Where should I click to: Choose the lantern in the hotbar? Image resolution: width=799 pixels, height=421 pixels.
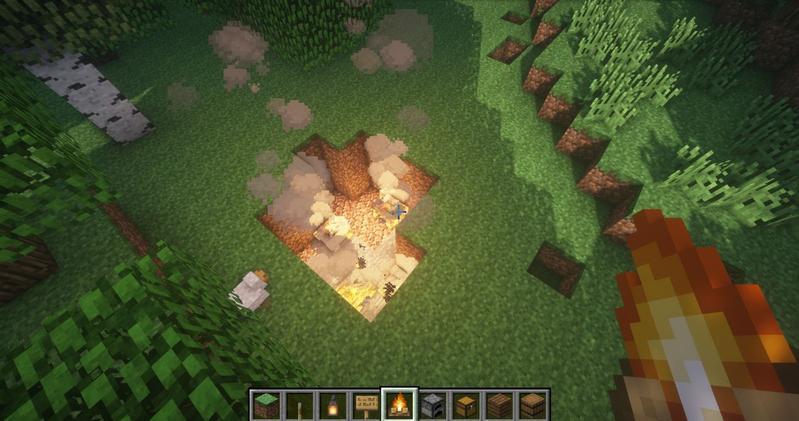(332, 405)
